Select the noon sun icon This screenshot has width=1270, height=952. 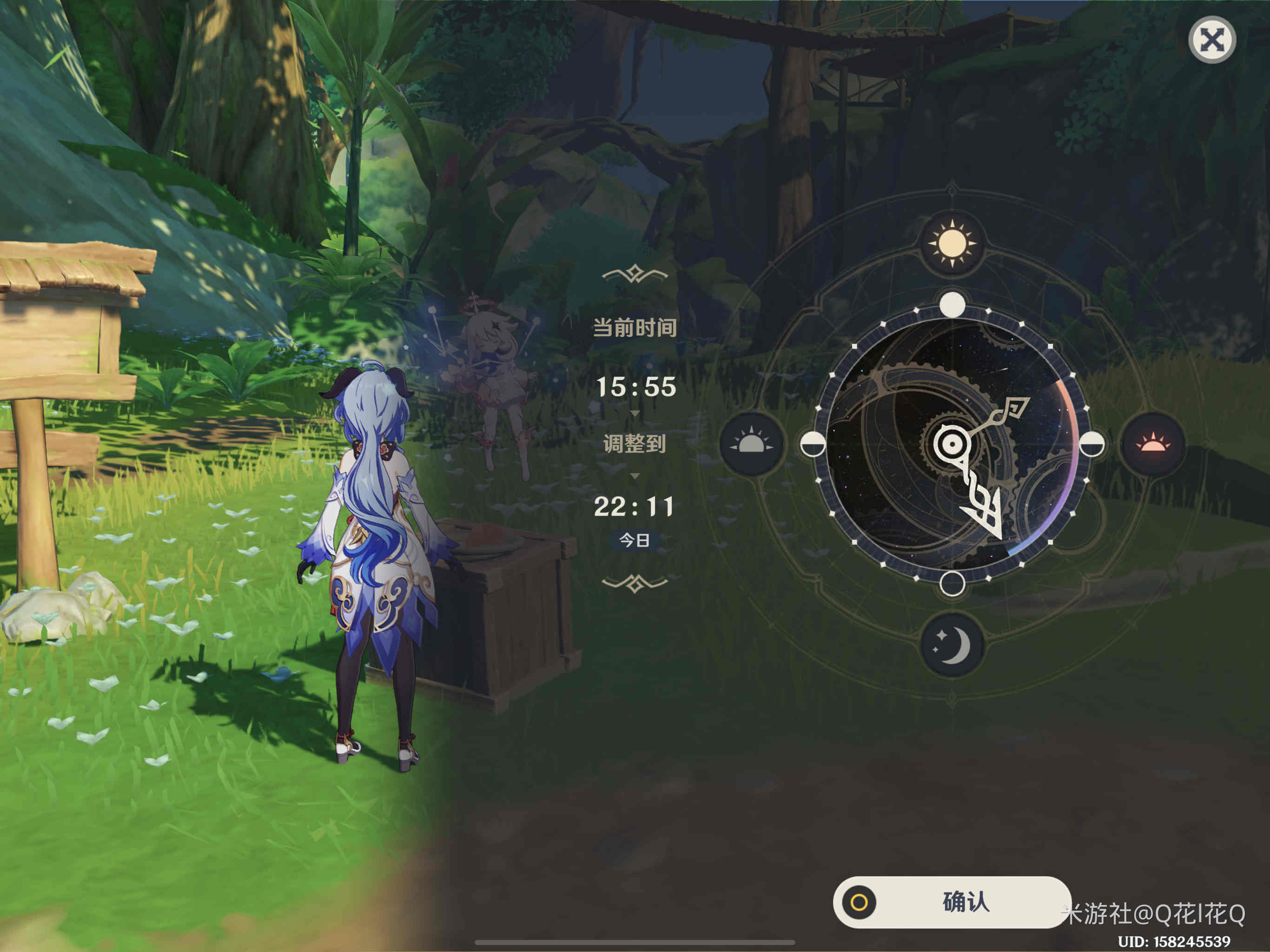(x=952, y=244)
